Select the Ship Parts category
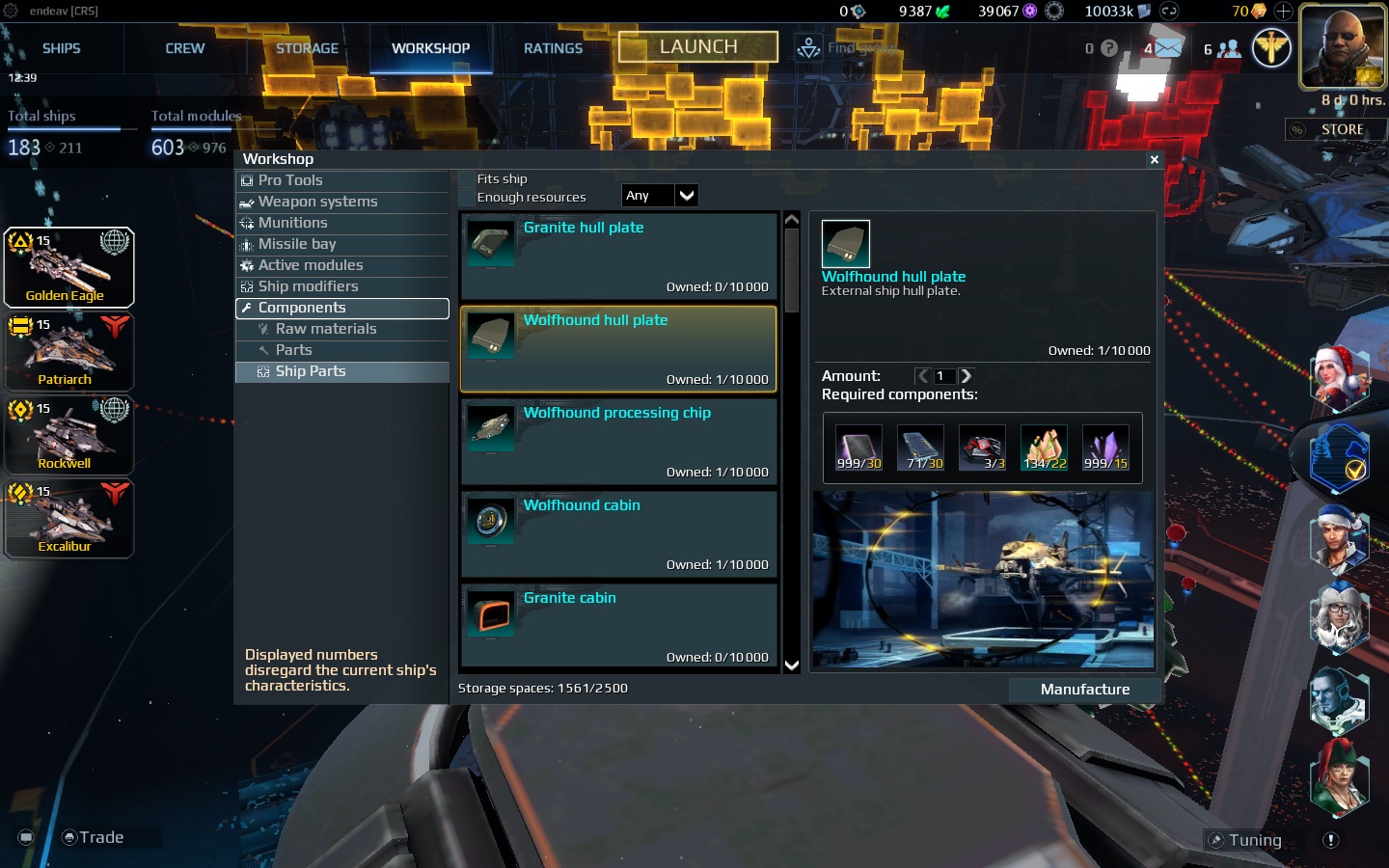 311,371
